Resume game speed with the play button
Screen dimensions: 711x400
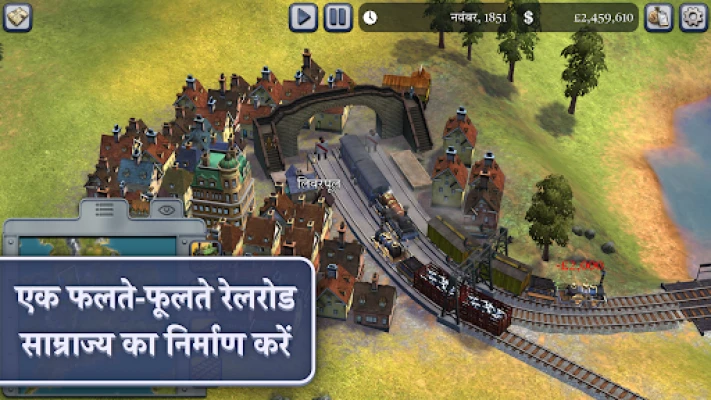coord(304,17)
